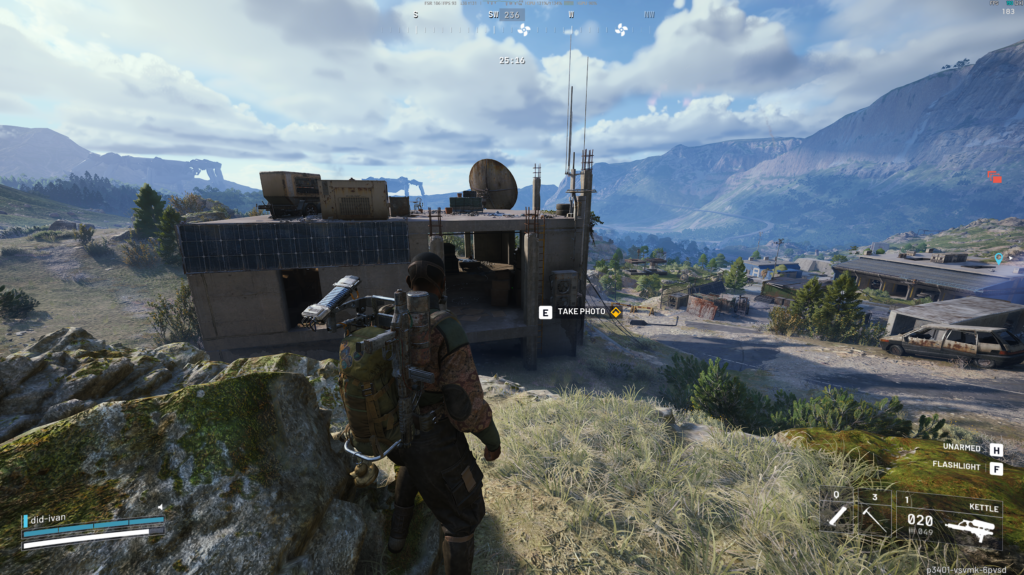Click the red objective marker by the mountainside
This screenshot has height=575, width=1024.
click(994, 177)
